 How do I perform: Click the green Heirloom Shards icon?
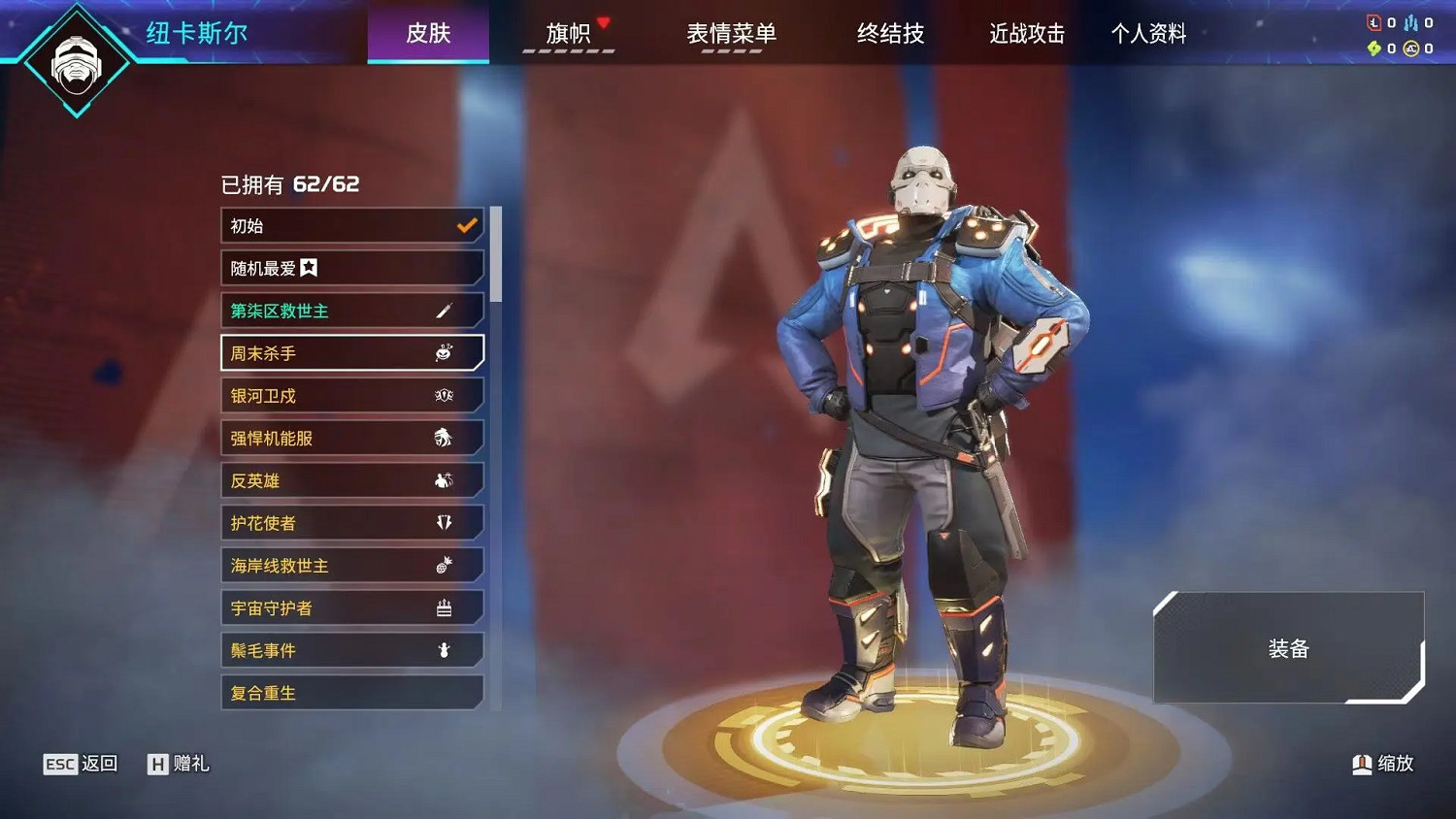point(1373,49)
